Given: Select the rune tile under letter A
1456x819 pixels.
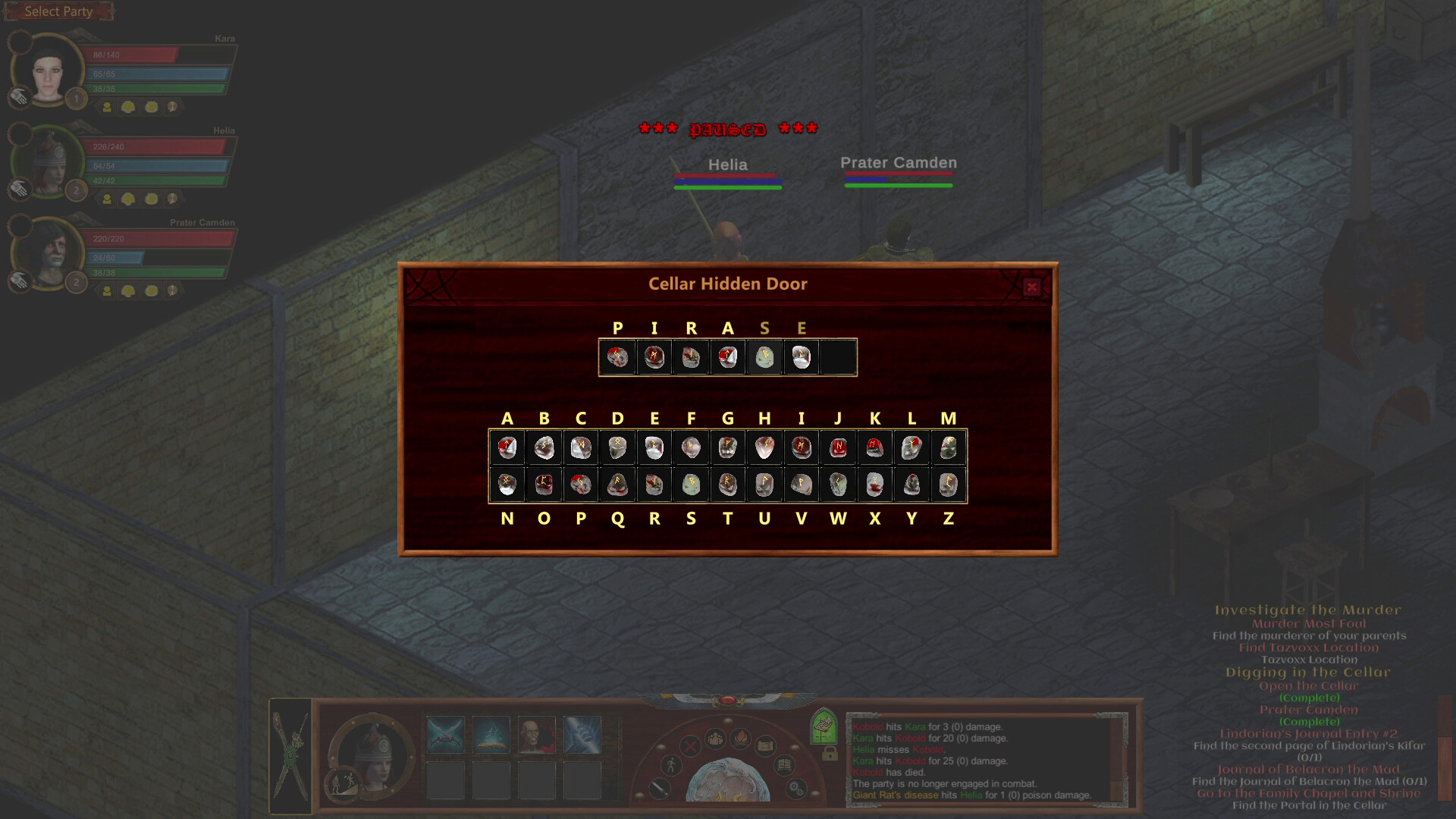Looking at the screenshot, I should pyautogui.click(x=507, y=447).
